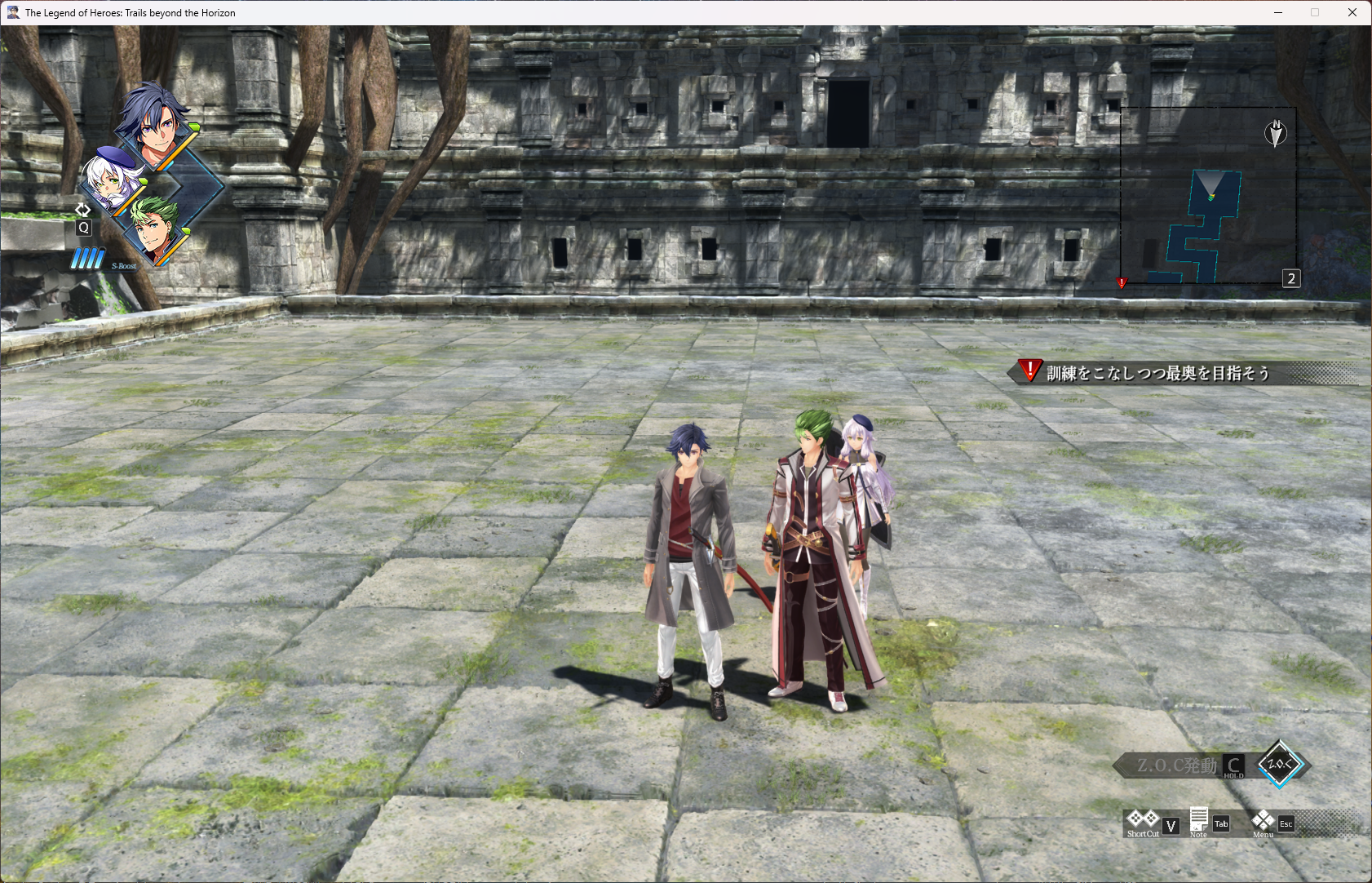Click the S-Boost gauge

coord(87,260)
